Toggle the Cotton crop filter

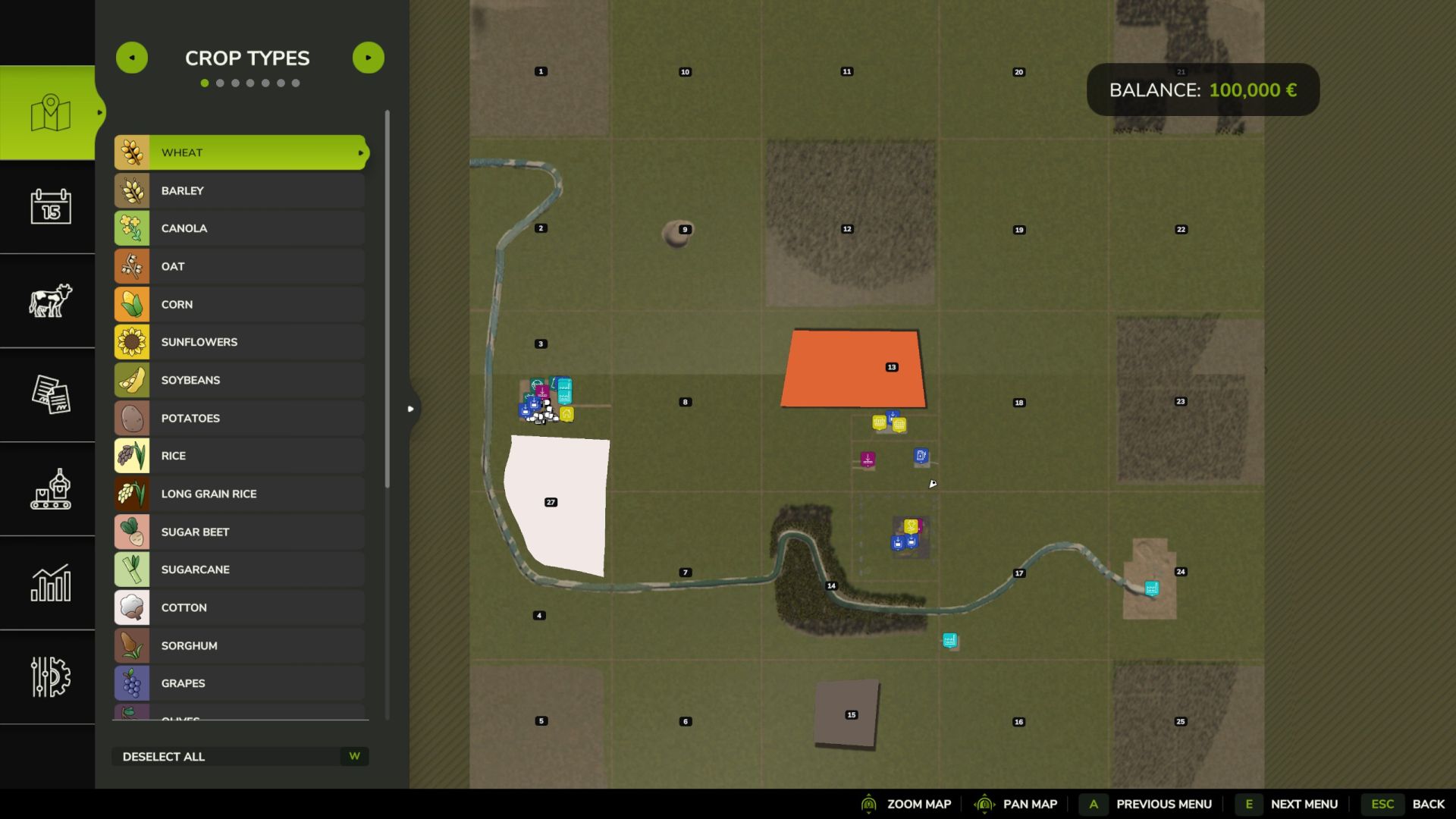240,607
